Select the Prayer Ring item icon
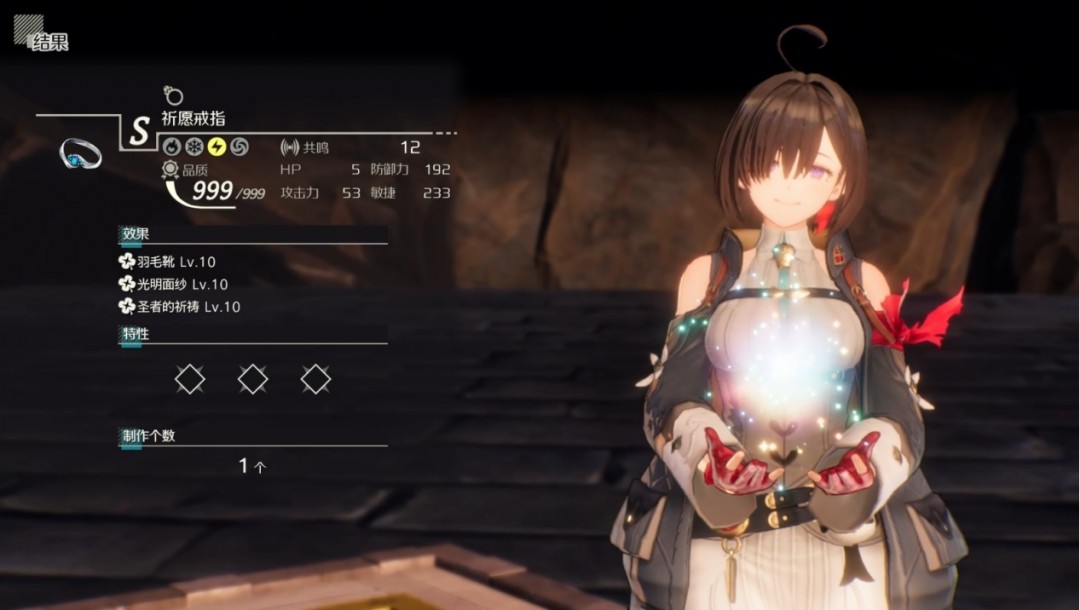 pos(80,153)
